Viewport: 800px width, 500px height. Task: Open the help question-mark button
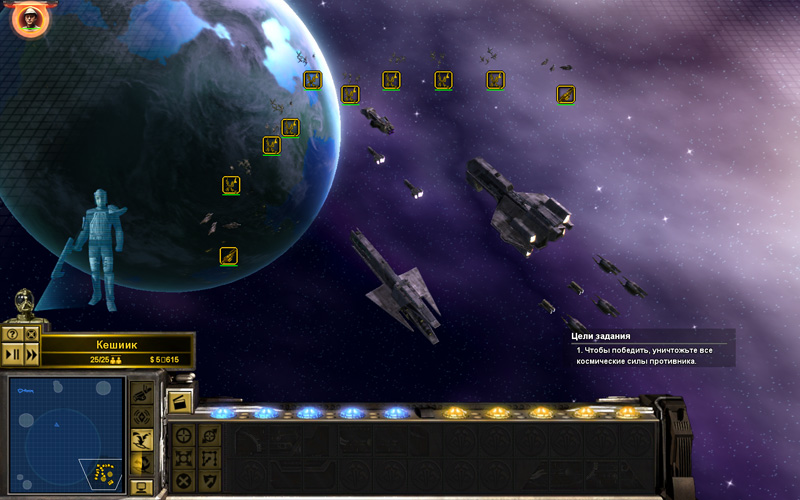coord(13,334)
